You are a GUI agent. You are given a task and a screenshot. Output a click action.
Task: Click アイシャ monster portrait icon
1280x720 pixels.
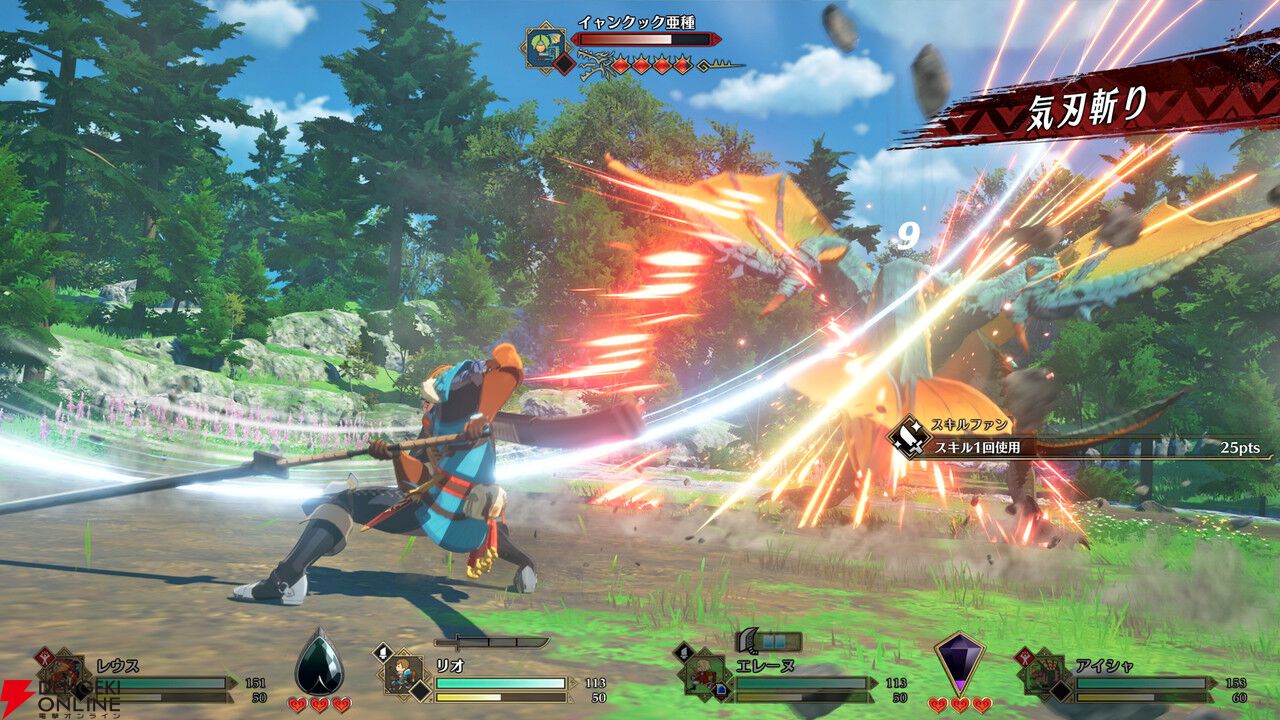pyautogui.click(x=1044, y=673)
